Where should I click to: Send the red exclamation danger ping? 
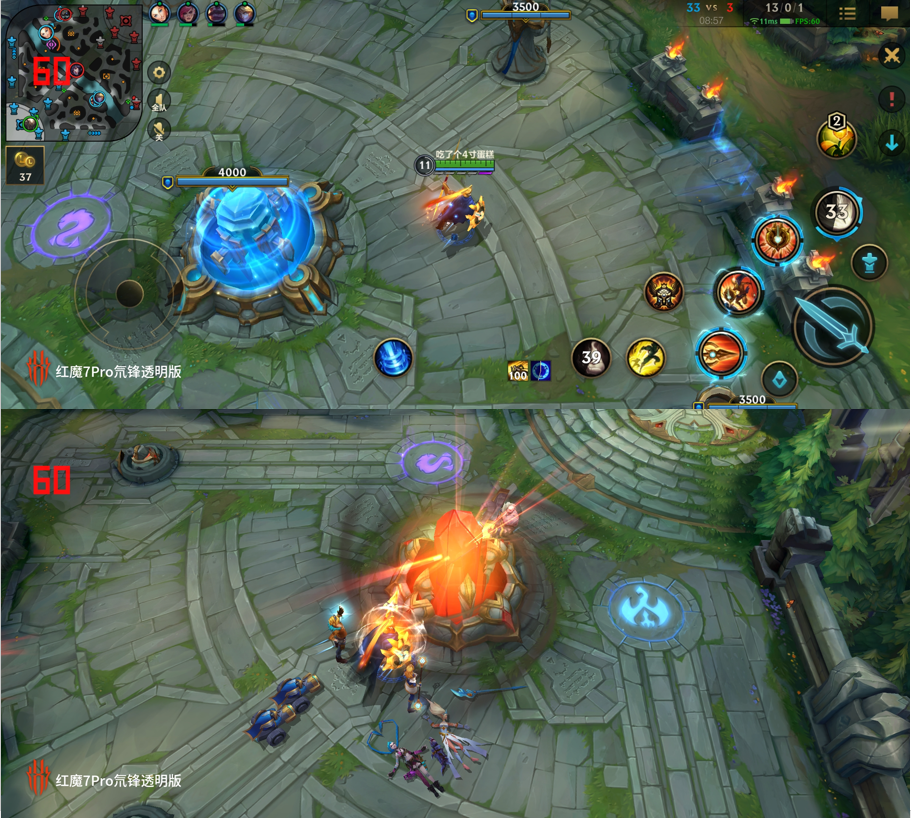pyautogui.click(x=891, y=99)
